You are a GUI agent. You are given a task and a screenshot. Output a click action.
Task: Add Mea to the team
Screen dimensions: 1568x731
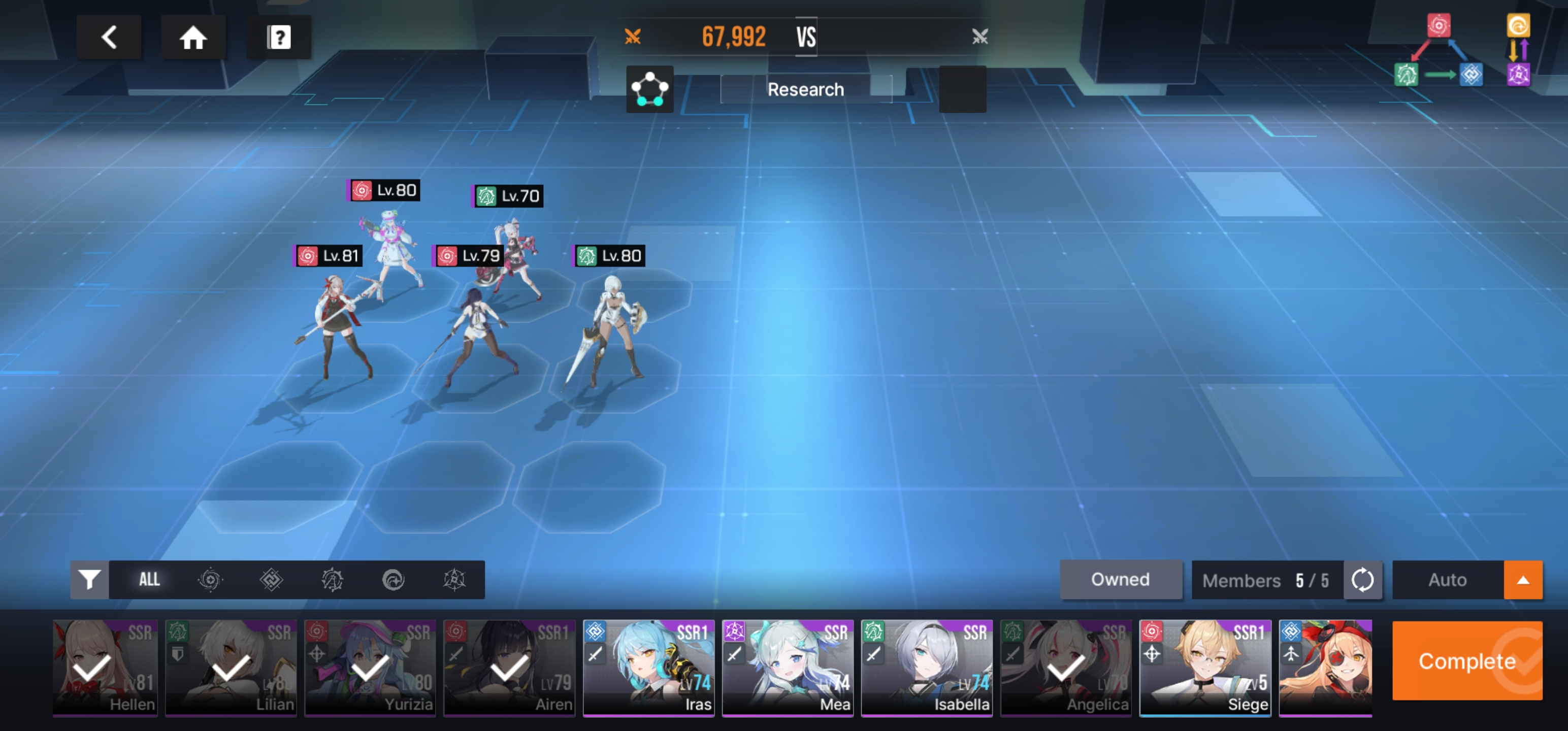pyautogui.click(x=788, y=668)
